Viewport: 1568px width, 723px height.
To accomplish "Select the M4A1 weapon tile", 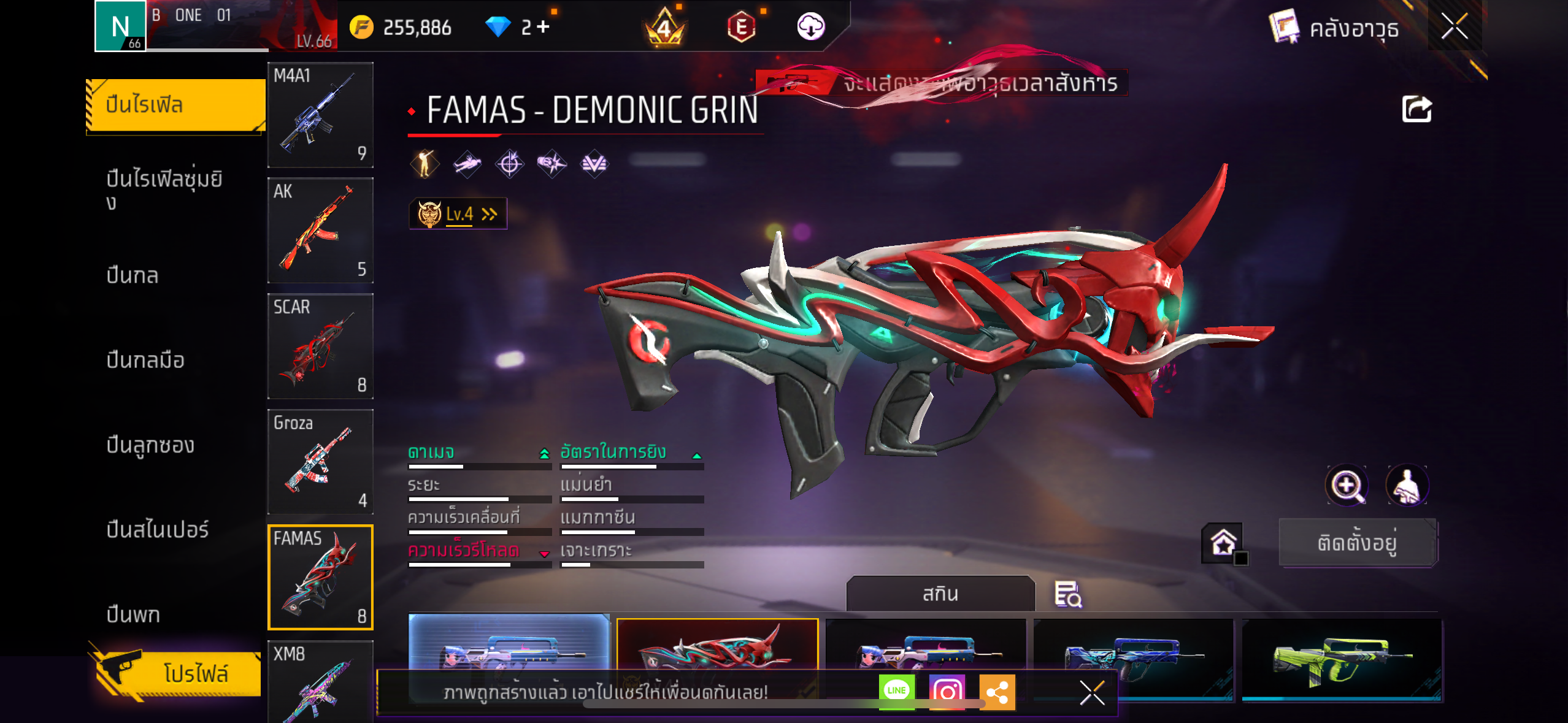I will point(320,115).
